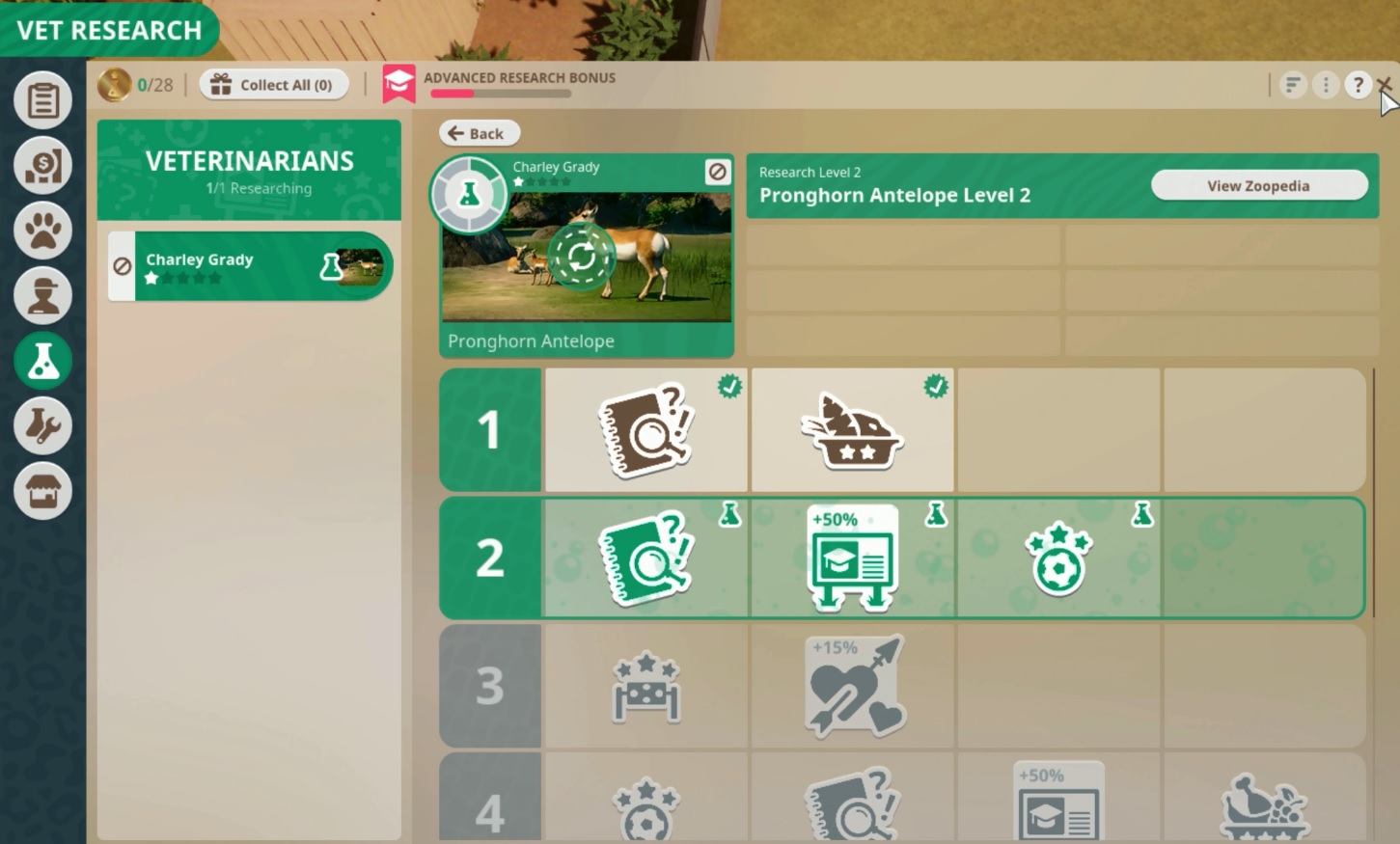Viewport: 1400px width, 844px height.
Task: Select the star ball enrichment research item
Action: point(1057,558)
